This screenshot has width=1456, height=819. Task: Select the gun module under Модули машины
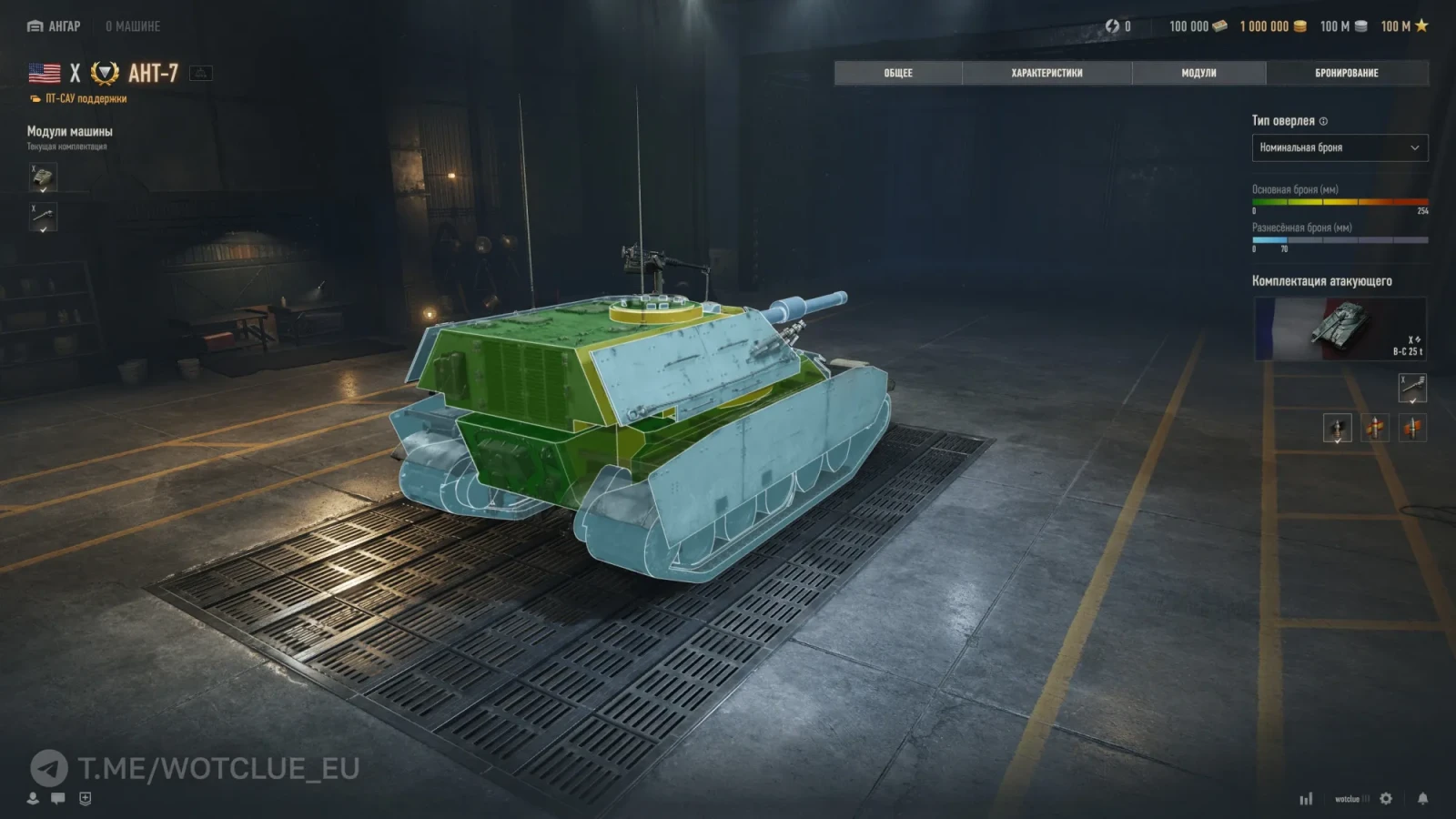(43, 217)
